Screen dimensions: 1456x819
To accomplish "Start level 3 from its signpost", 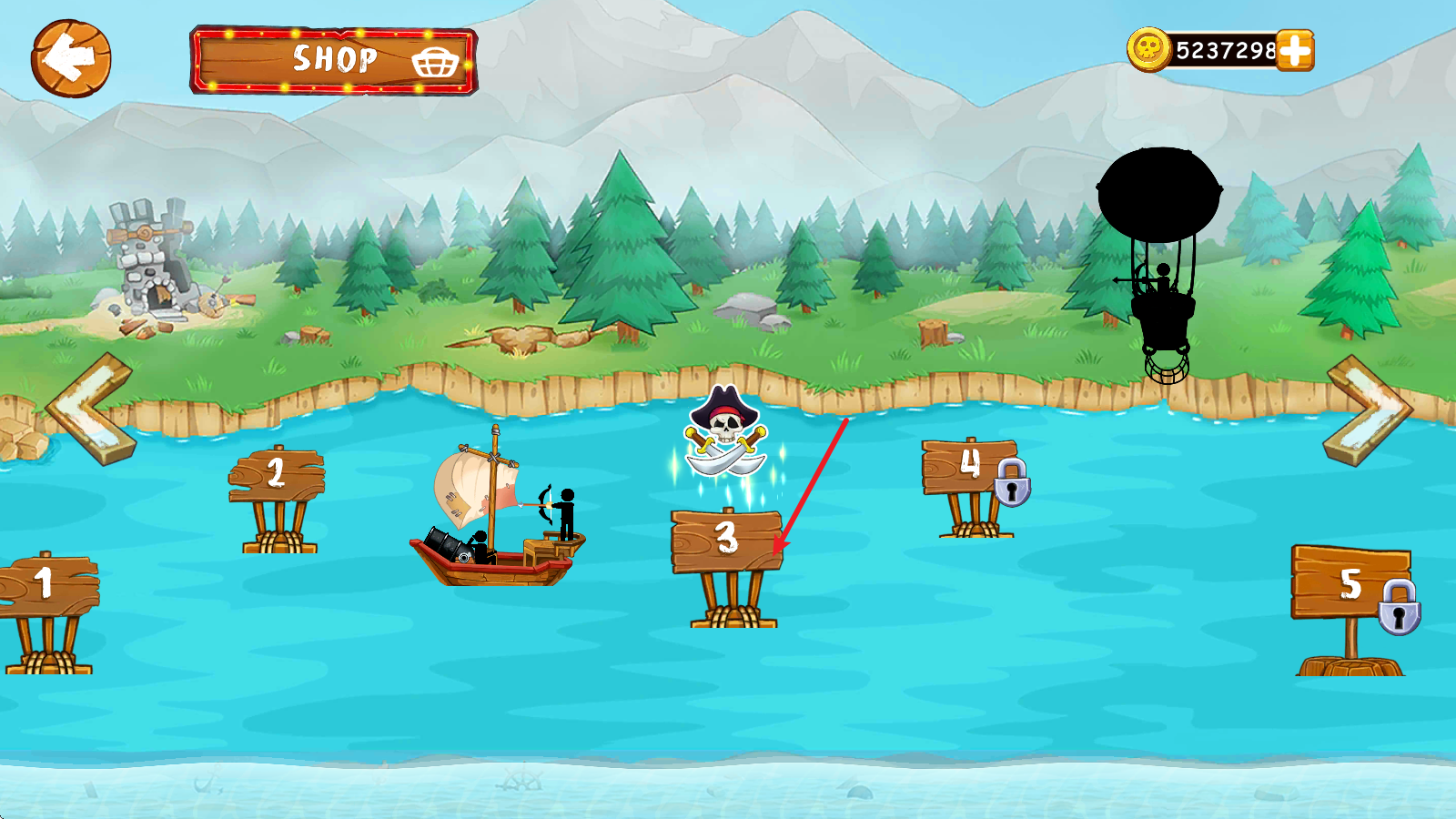I will pyautogui.click(x=726, y=541).
